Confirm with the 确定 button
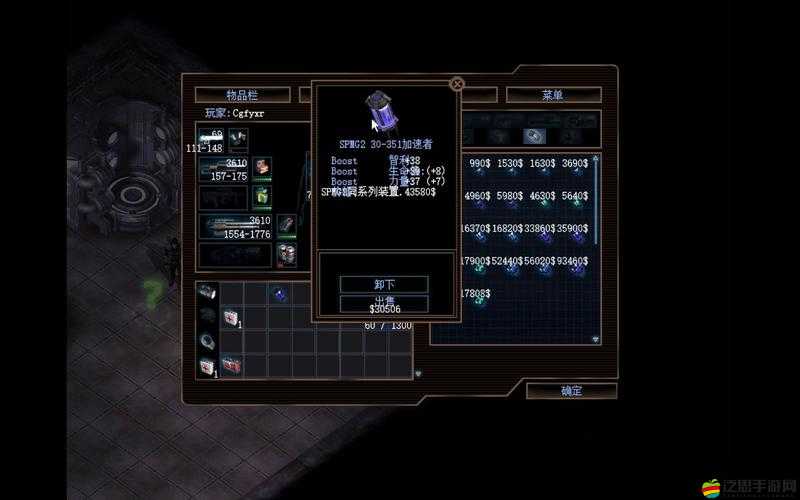The image size is (800, 500). (x=571, y=391)
